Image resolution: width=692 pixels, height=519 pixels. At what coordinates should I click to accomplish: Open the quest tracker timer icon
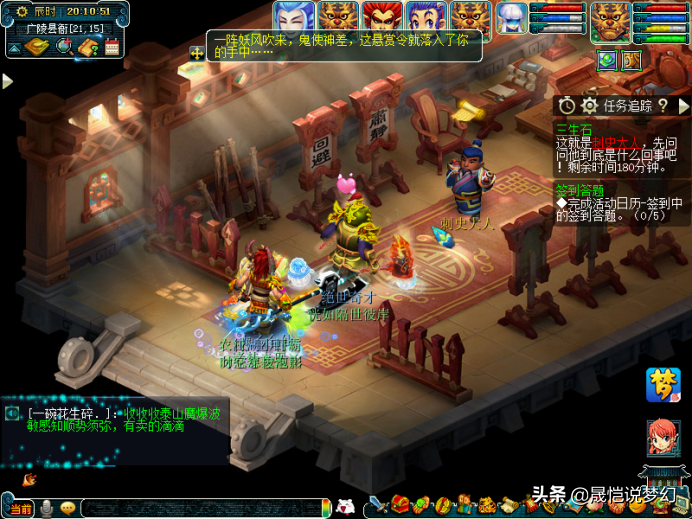pyautogui.click(x=567, y=105)
